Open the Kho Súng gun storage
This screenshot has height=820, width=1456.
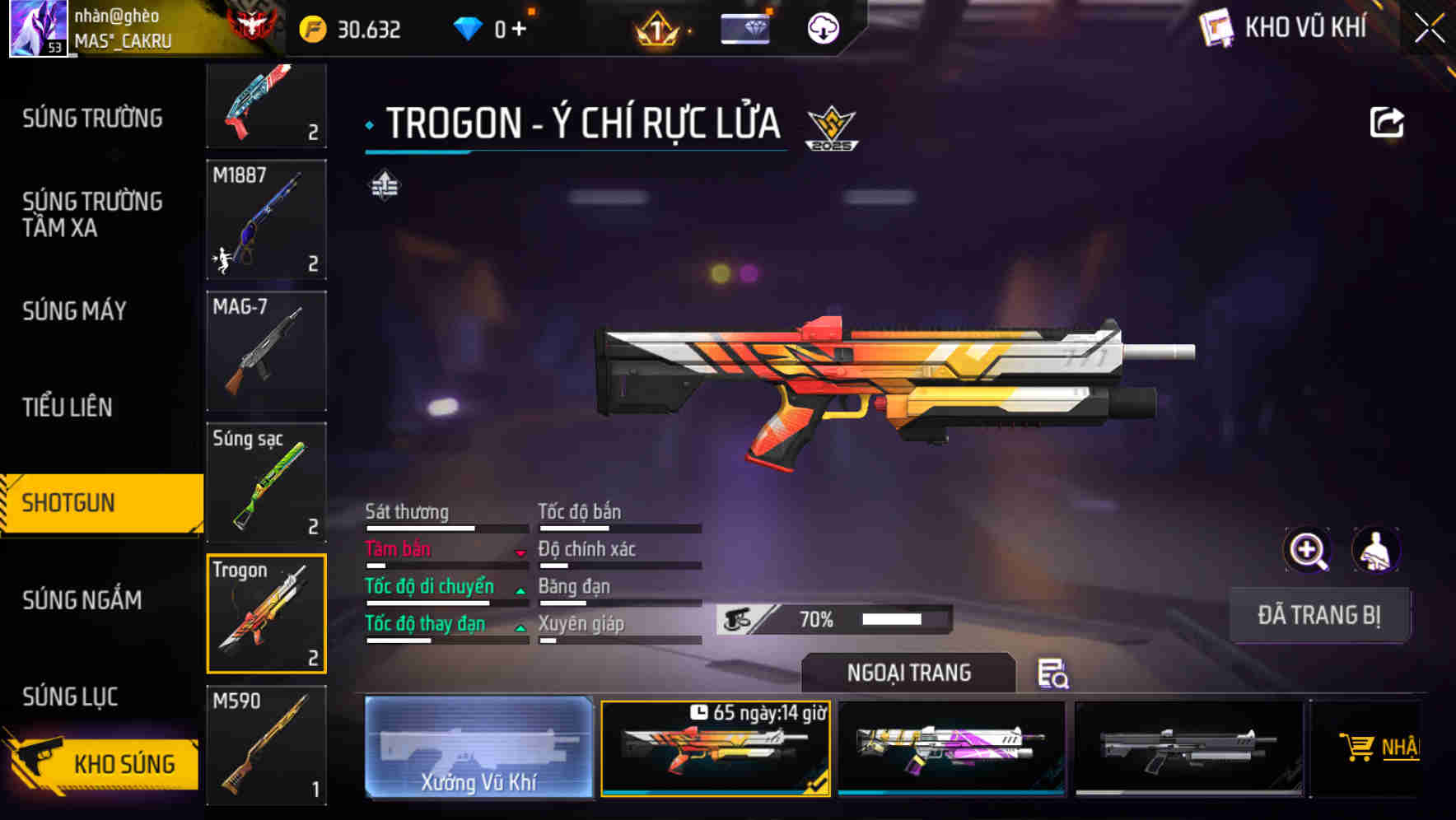103,763
